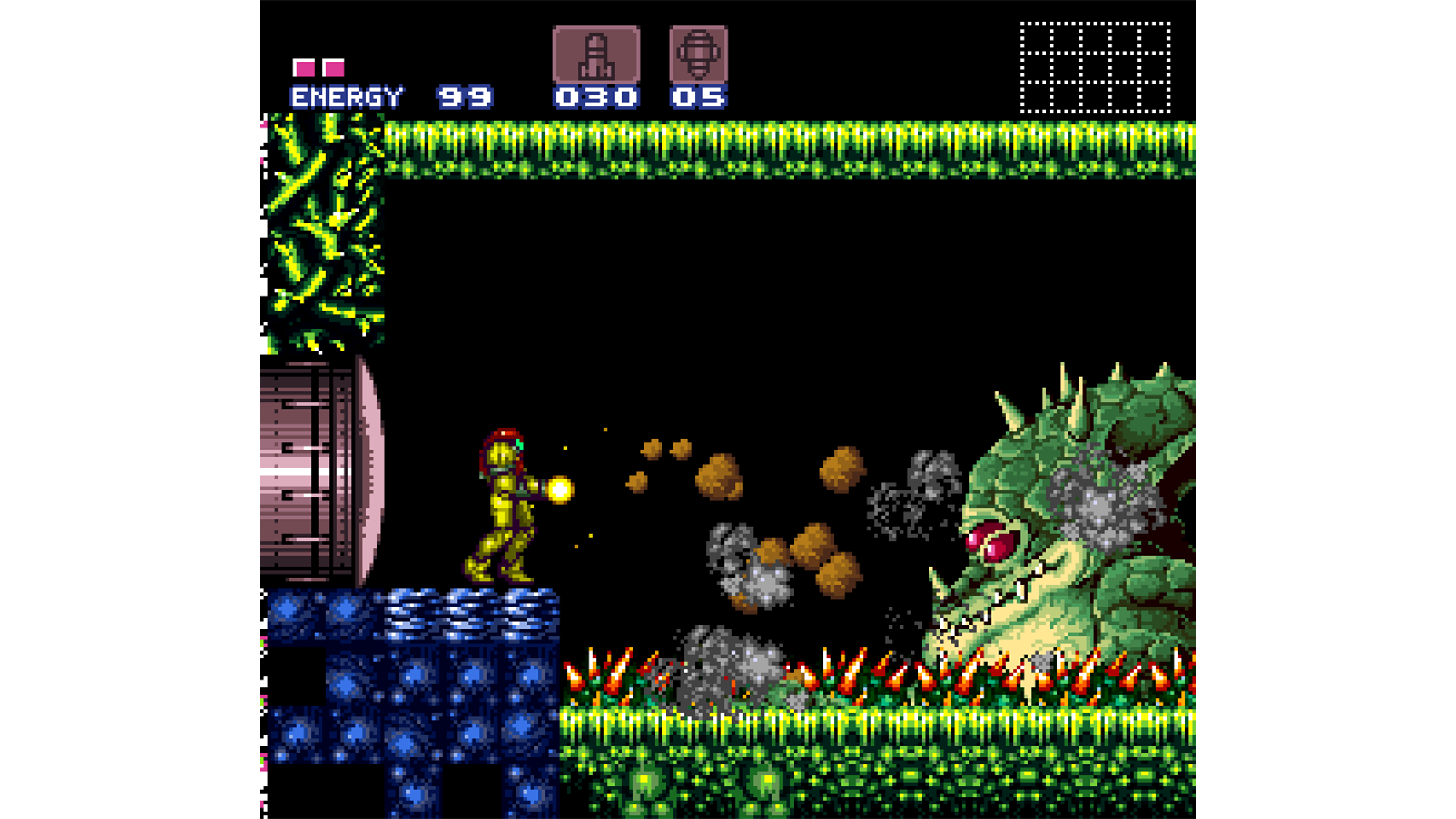Select the missile weapon icon
This screenshot has width=1456, height=819.
pyautogui.click(x=596, y=55)
